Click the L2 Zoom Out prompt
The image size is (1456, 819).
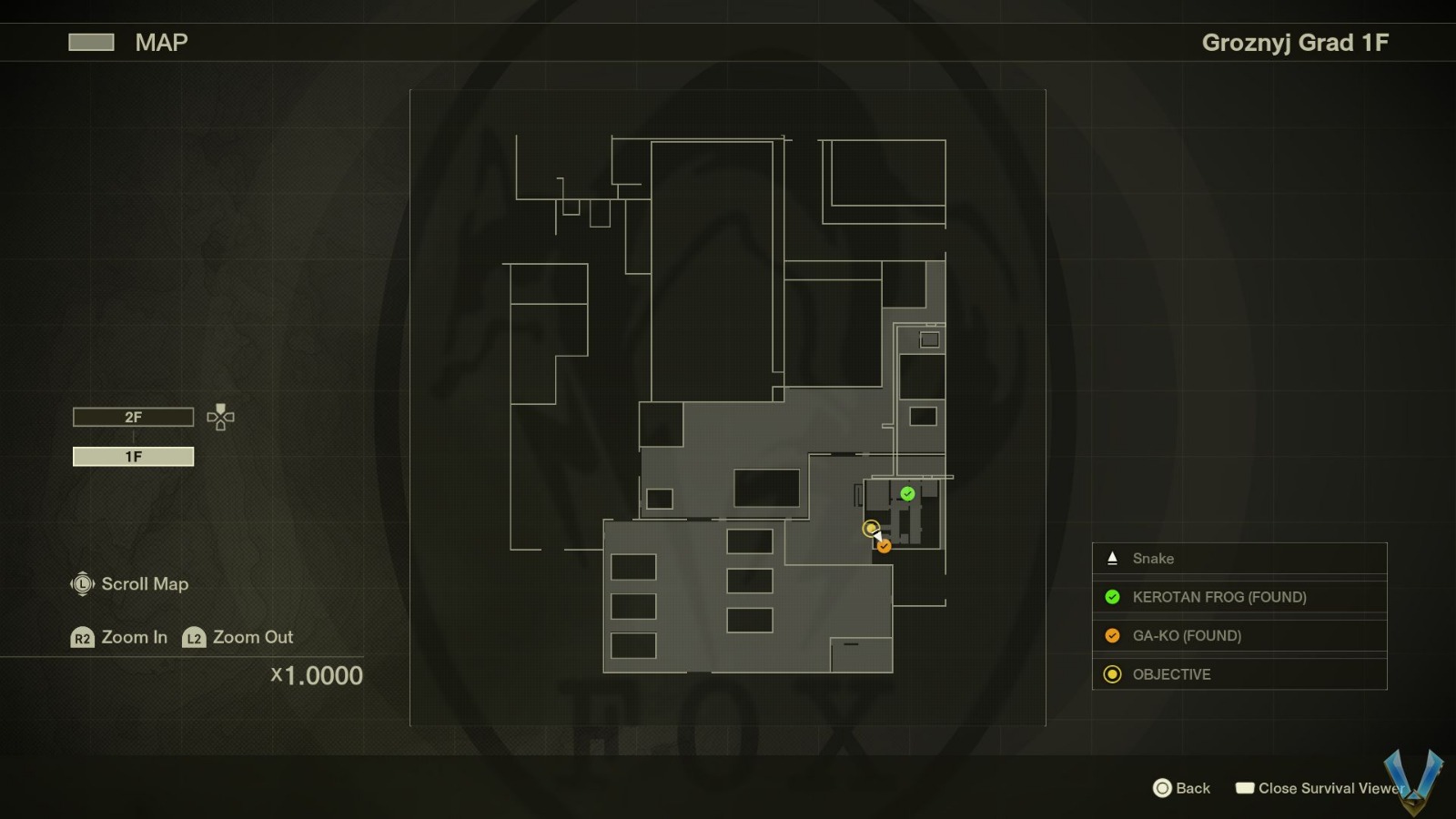click(192, 638)
